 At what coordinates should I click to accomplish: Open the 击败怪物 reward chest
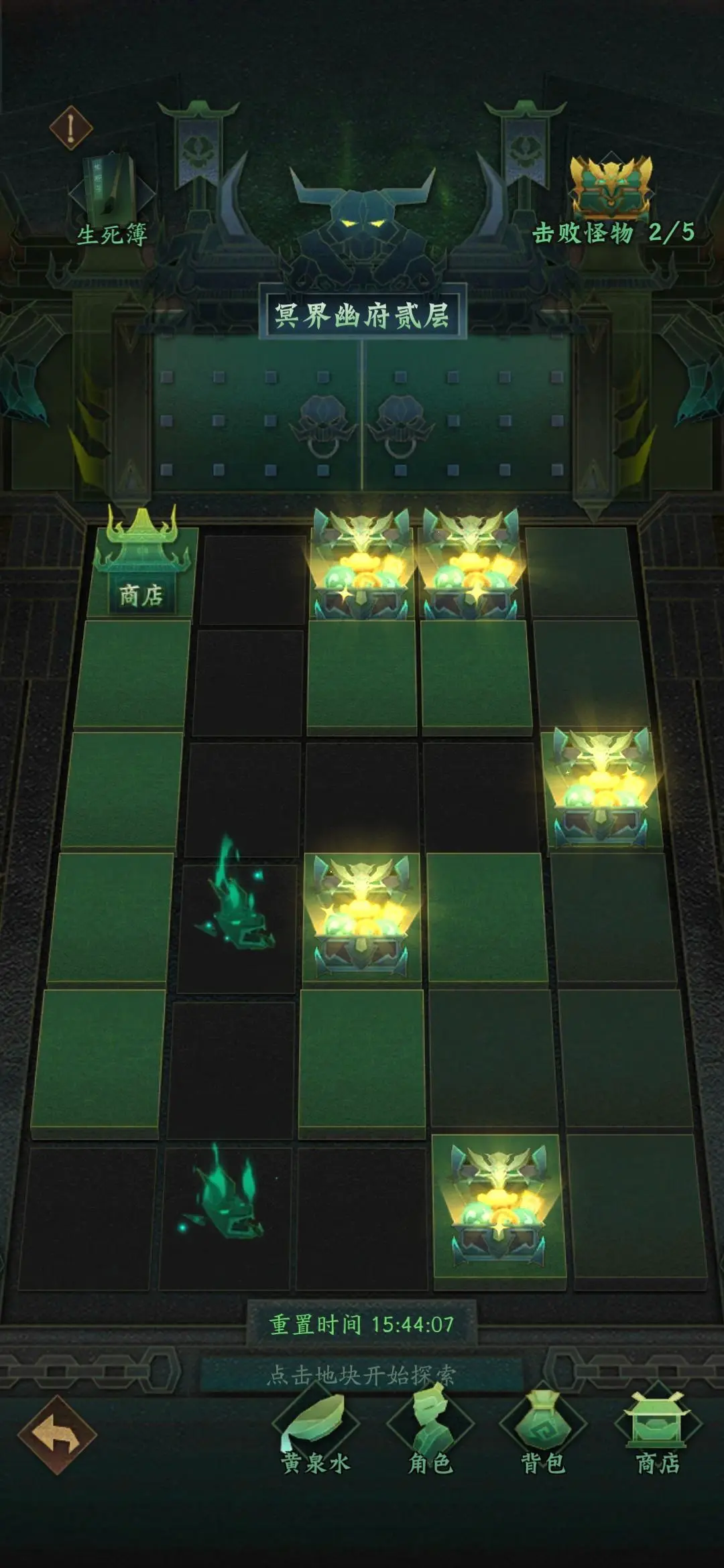[611, 187]
